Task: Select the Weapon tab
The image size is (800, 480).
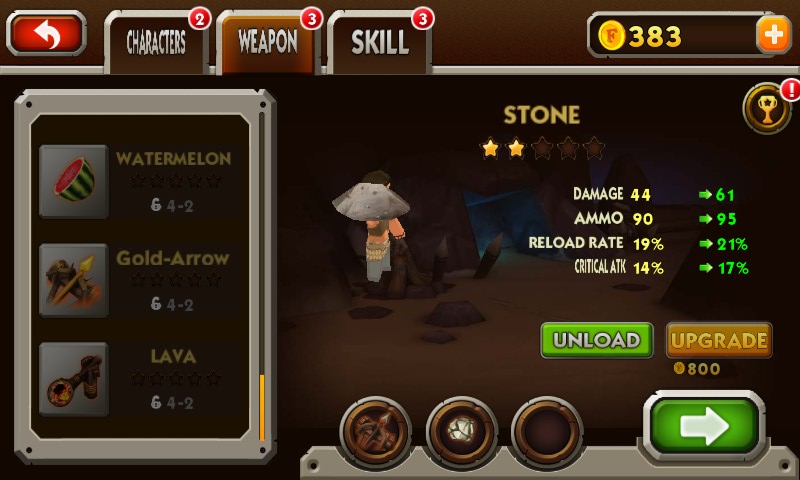Action: [x=267, y=42]
